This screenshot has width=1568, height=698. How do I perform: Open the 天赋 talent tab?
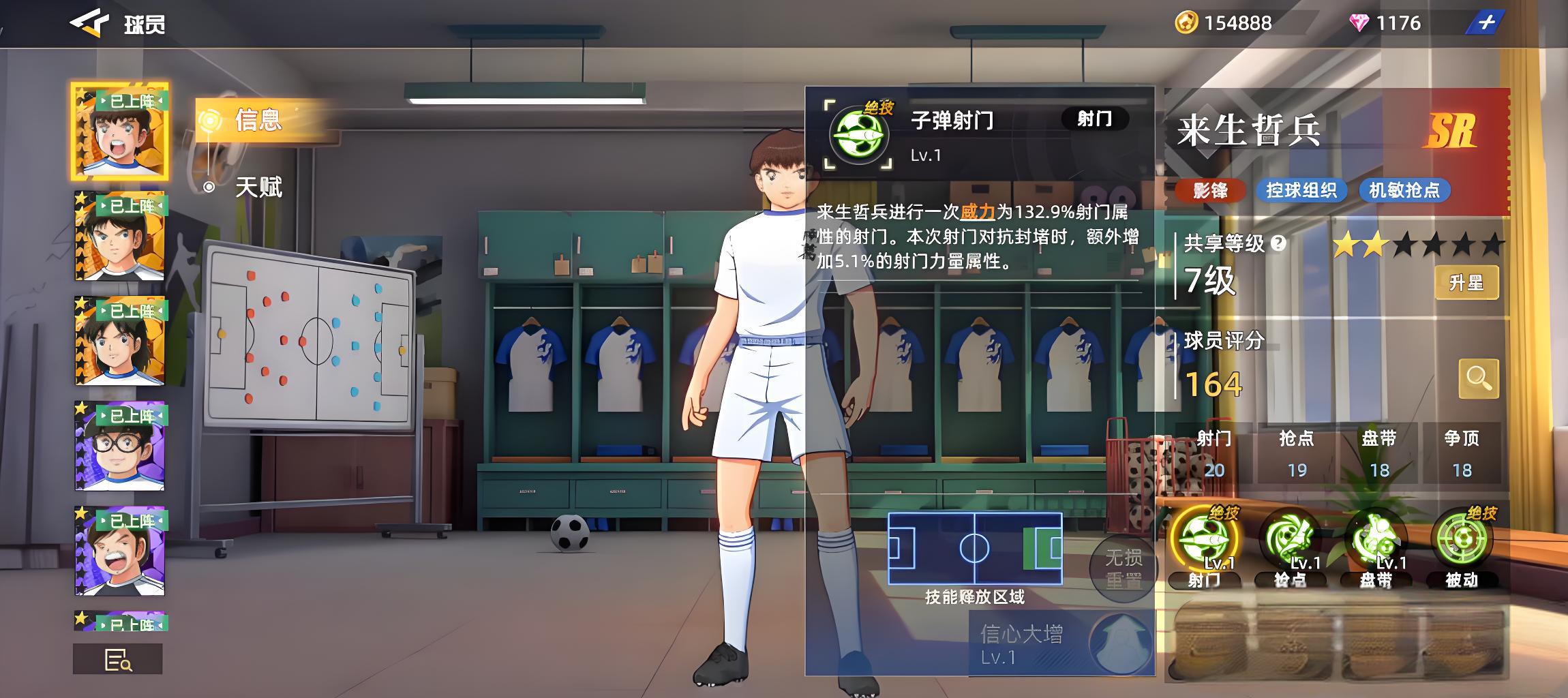tap(258, 187)
